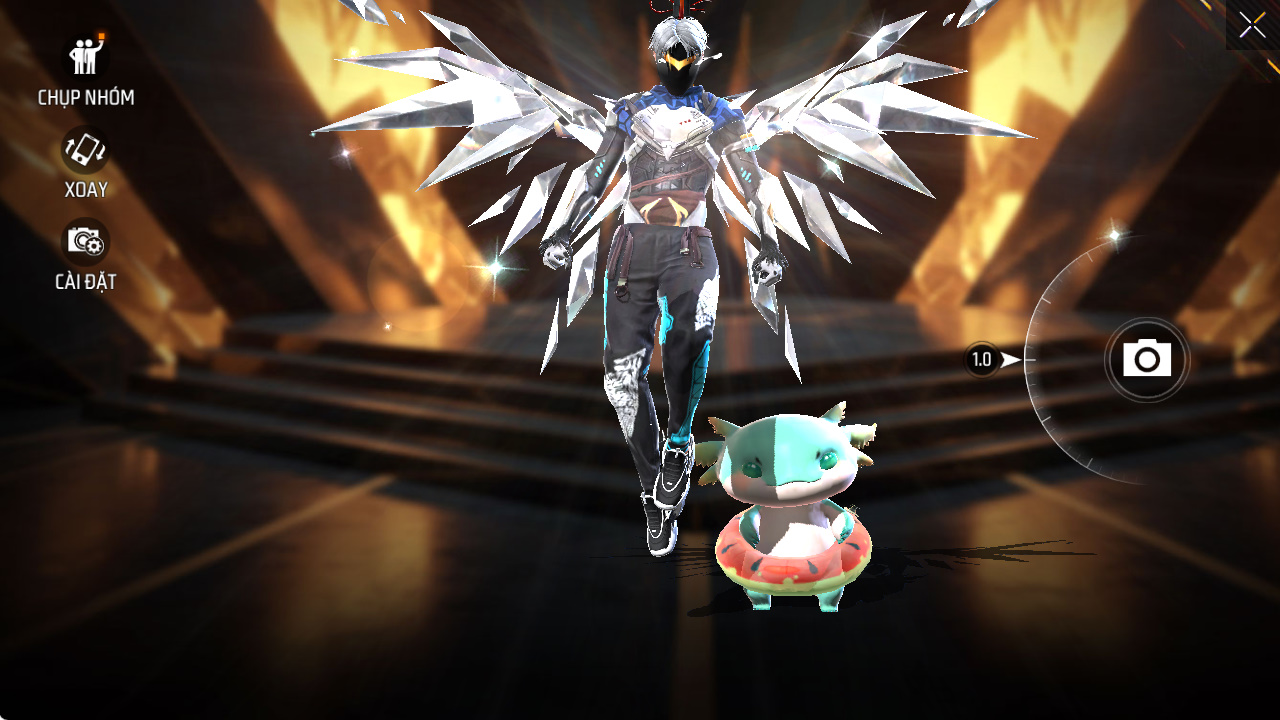Click the CHỤP NHÓM text label

tap(87, 97)
